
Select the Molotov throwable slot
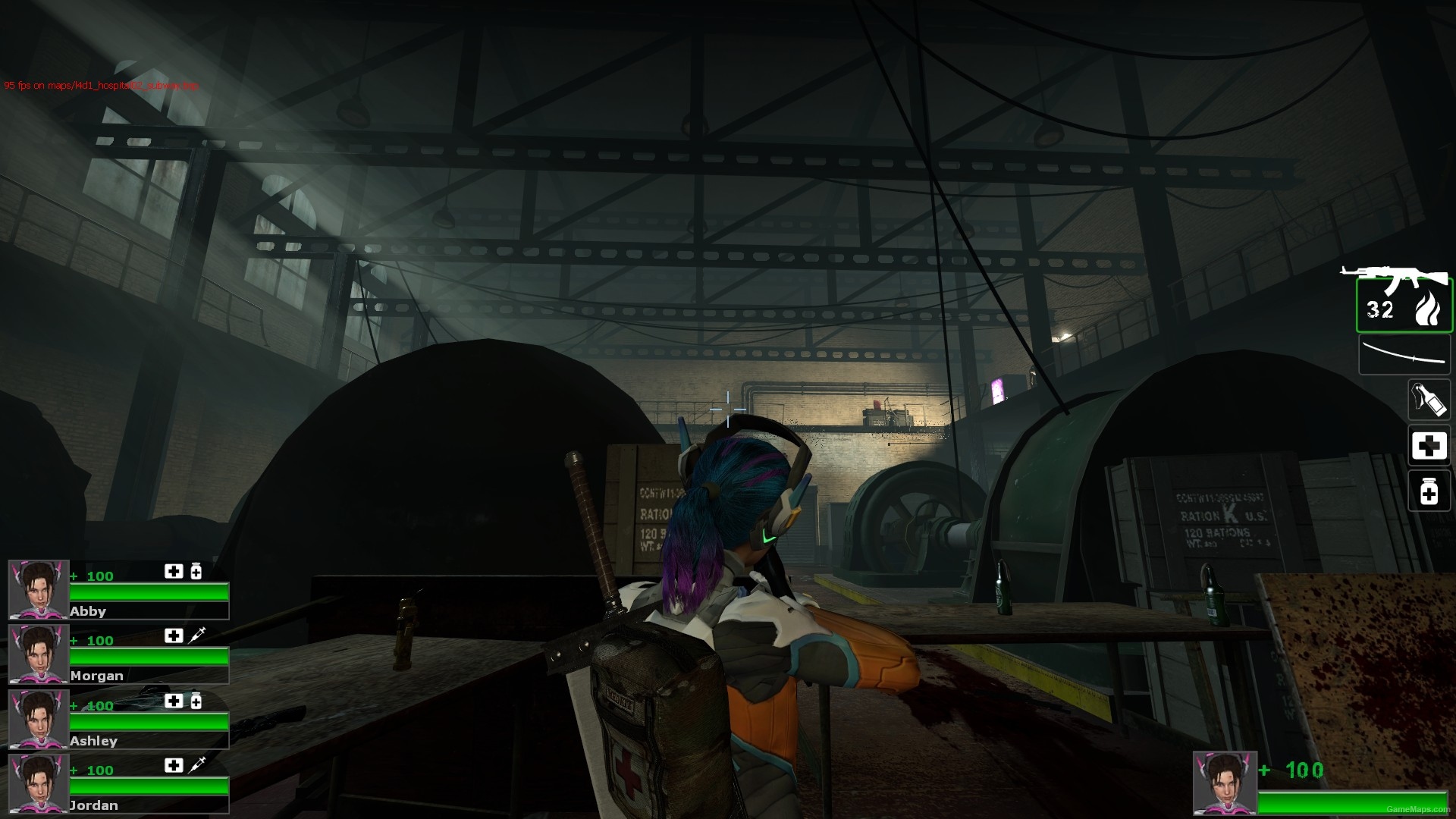click(x=1429, y=400)
